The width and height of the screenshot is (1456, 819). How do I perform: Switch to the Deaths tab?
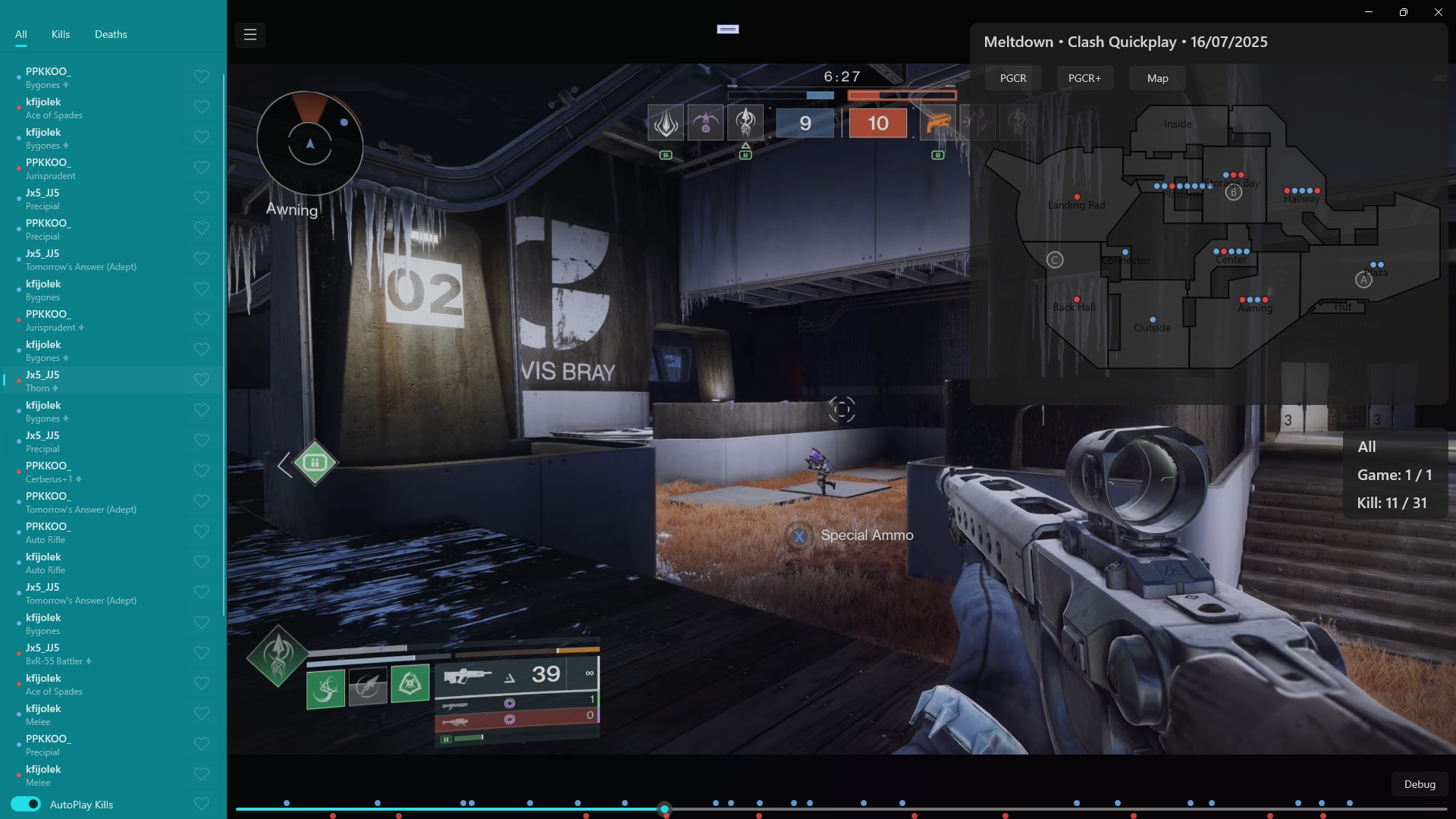(x=111, y=34)
